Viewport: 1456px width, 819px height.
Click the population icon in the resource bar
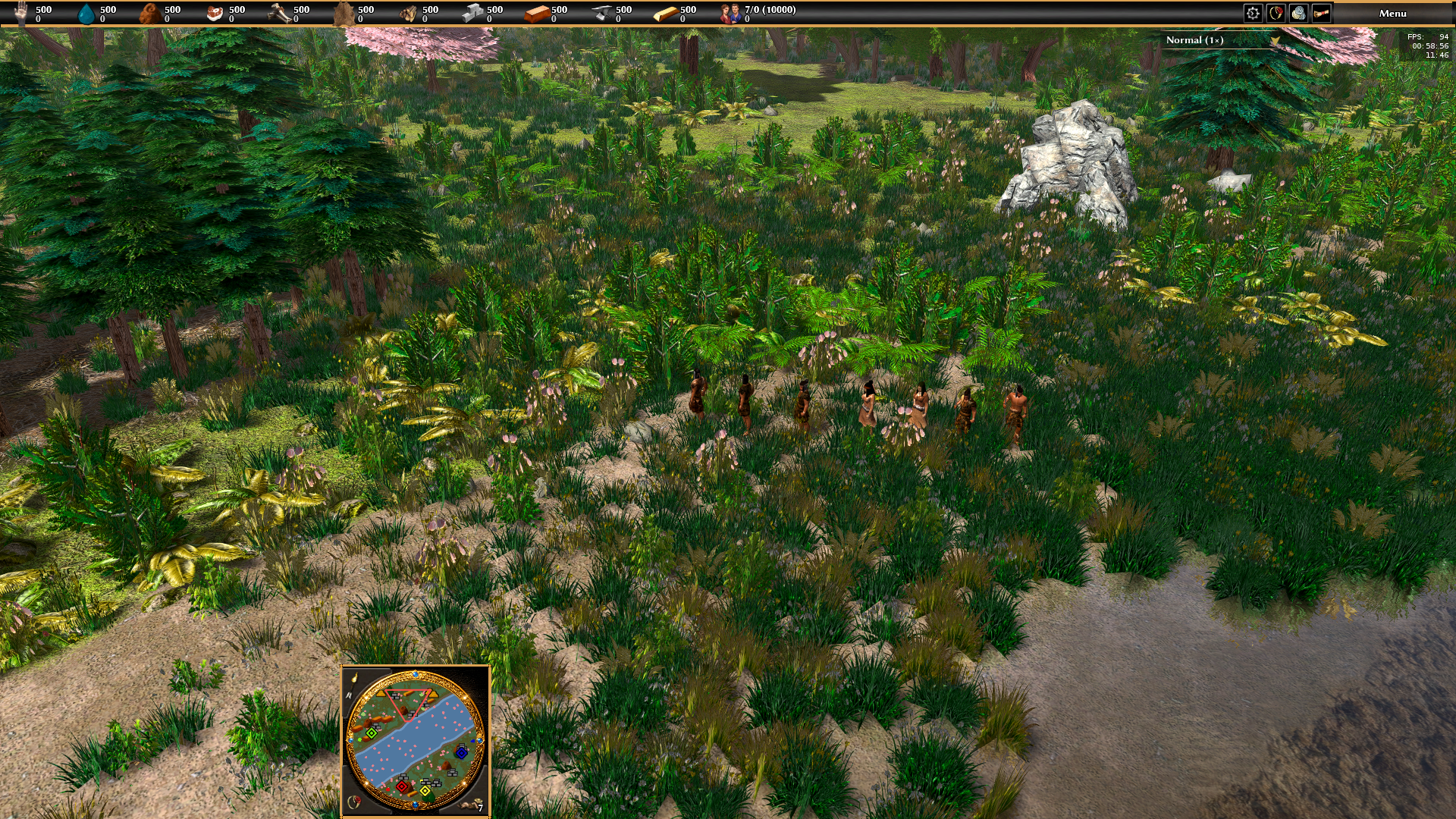pyautogui.click(x=730, y=13)
